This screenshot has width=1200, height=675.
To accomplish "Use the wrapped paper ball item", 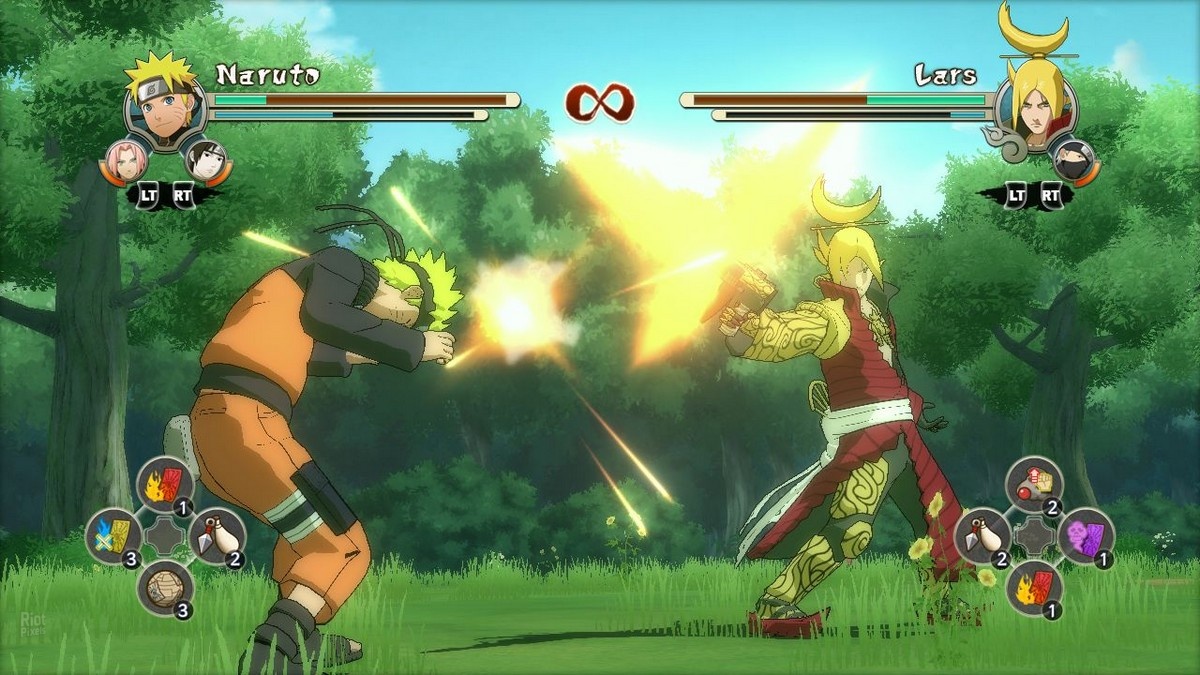I will click(x=165, y=588).
